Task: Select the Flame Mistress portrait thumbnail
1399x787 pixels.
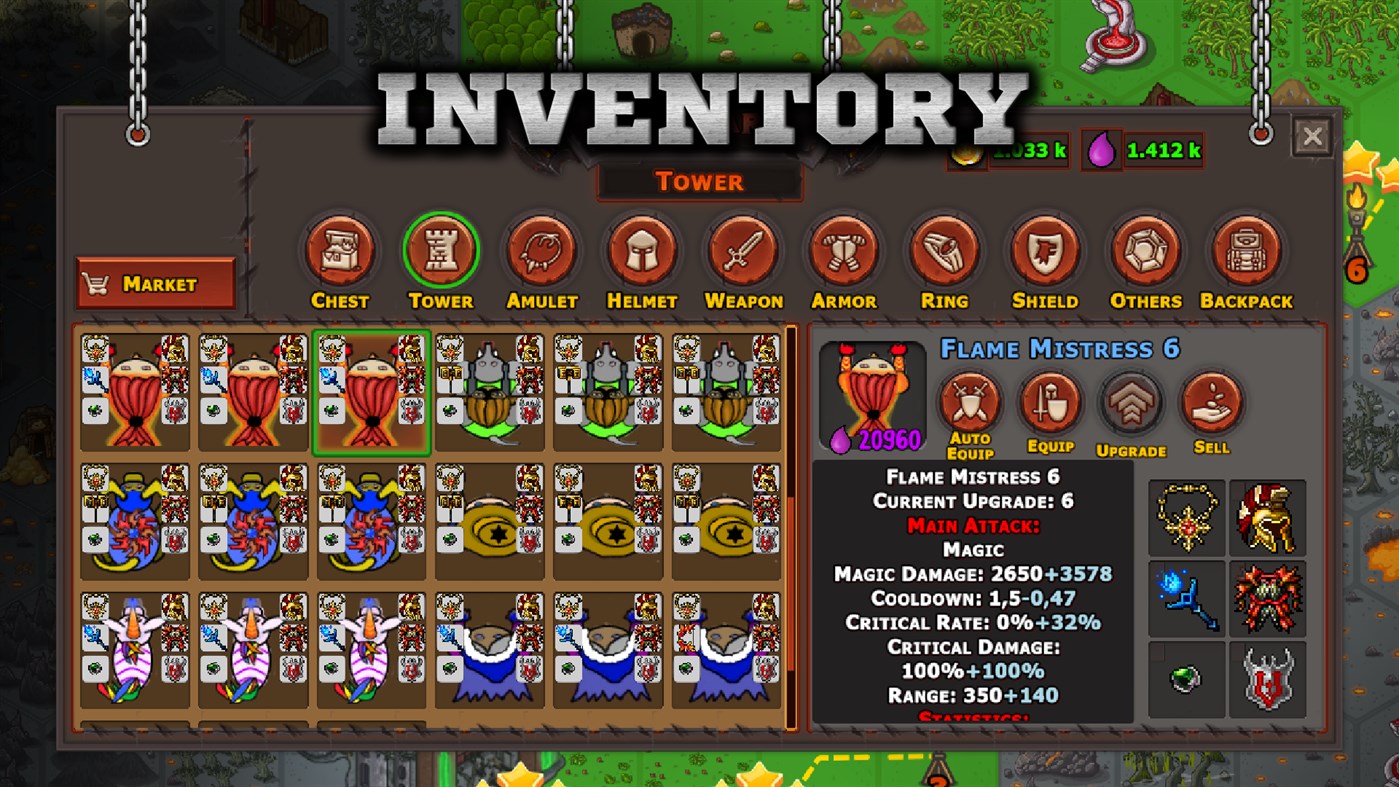Action: 871,392
